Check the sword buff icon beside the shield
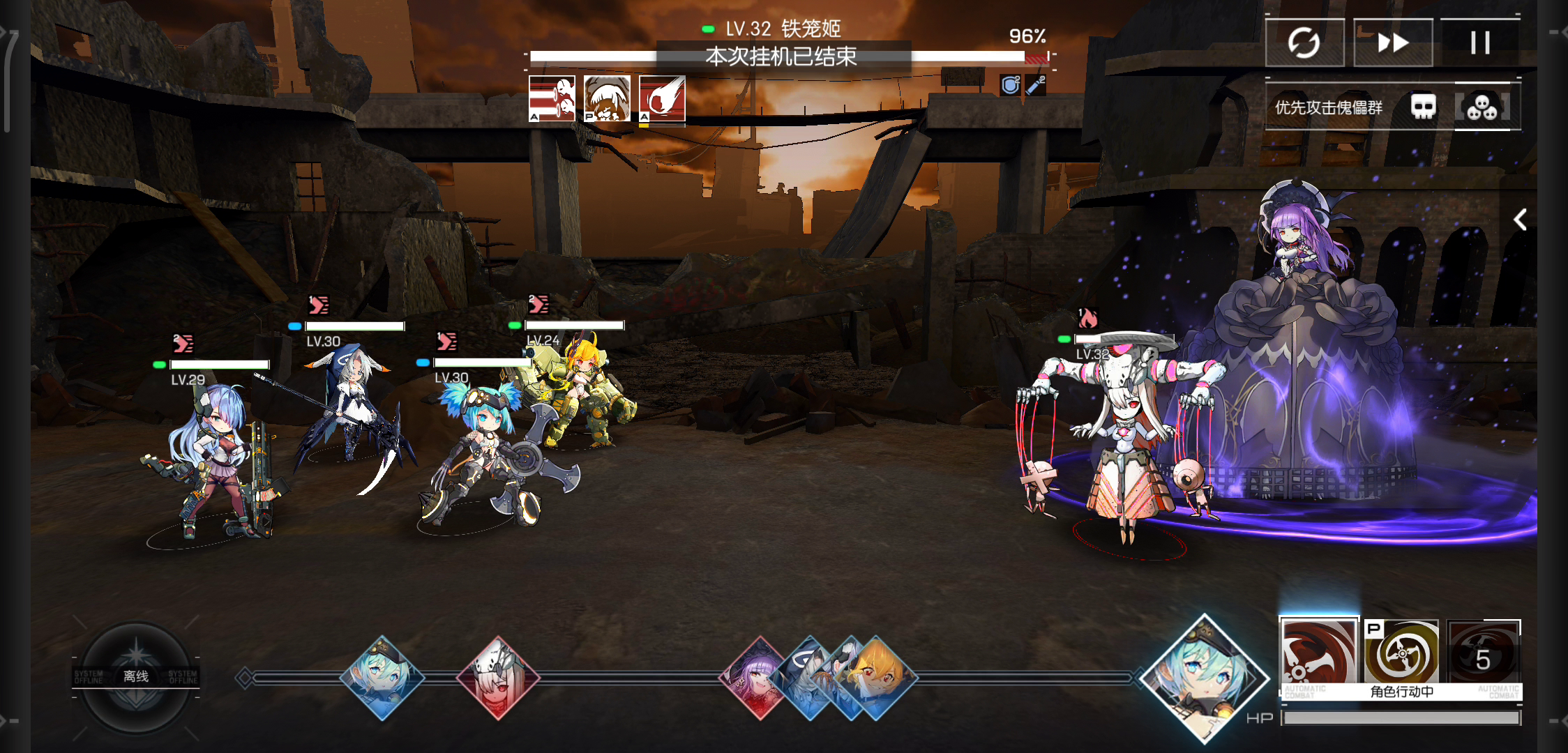Viewport: 1568px width, 753px height. point(1035,85)
